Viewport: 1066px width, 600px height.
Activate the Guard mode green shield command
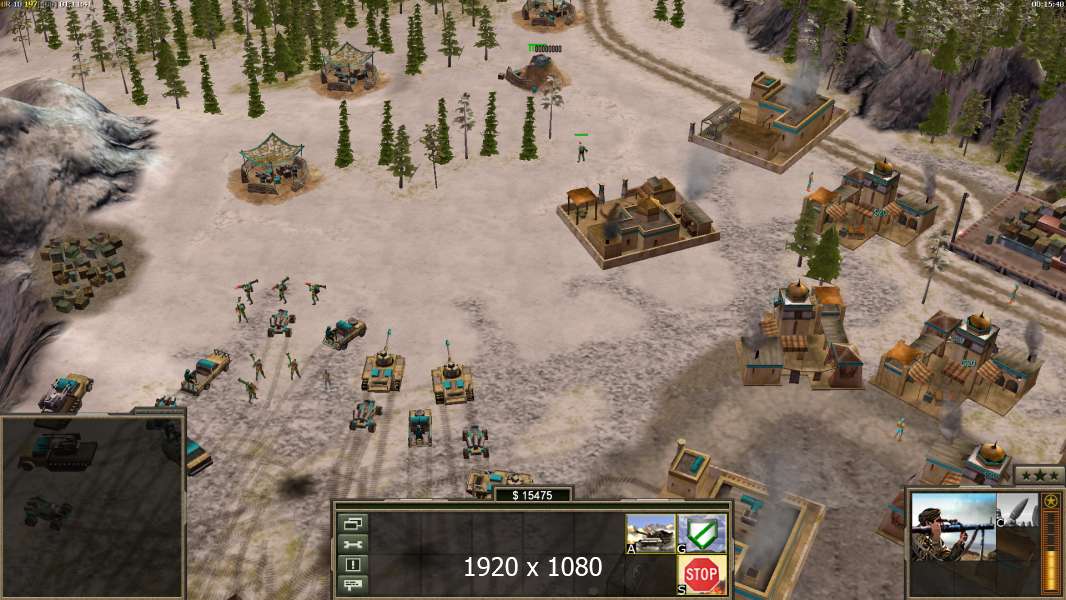pos(701,532)
